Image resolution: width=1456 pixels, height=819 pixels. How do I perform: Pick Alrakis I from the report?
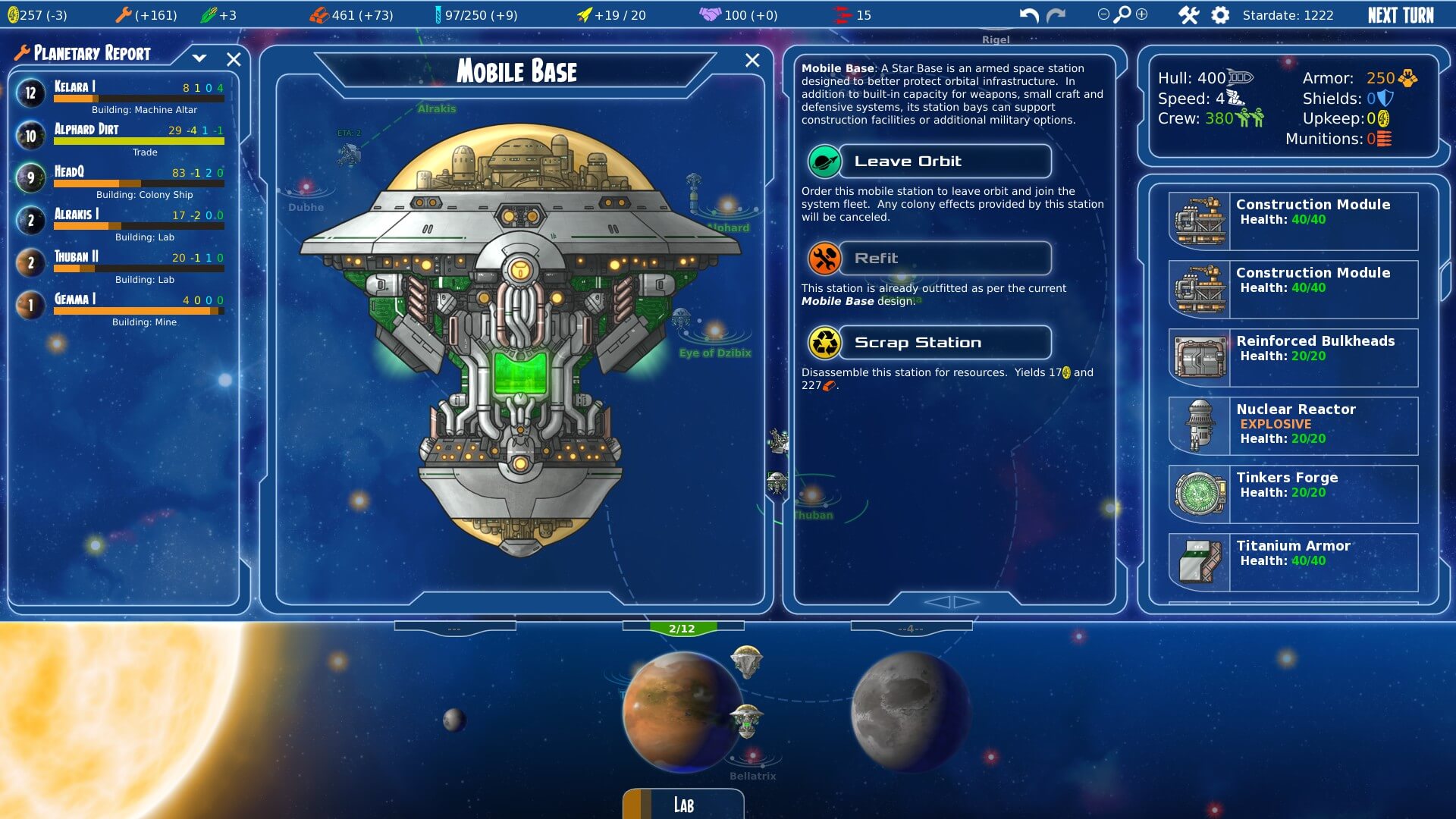[121, 221]
